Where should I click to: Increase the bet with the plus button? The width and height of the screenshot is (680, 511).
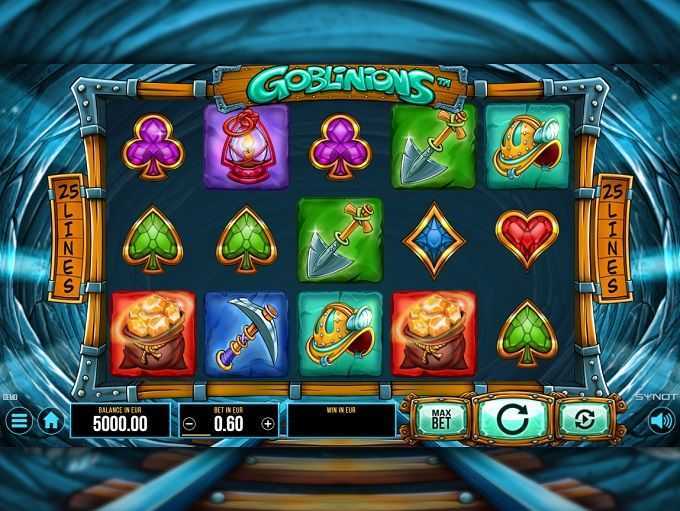267,423
